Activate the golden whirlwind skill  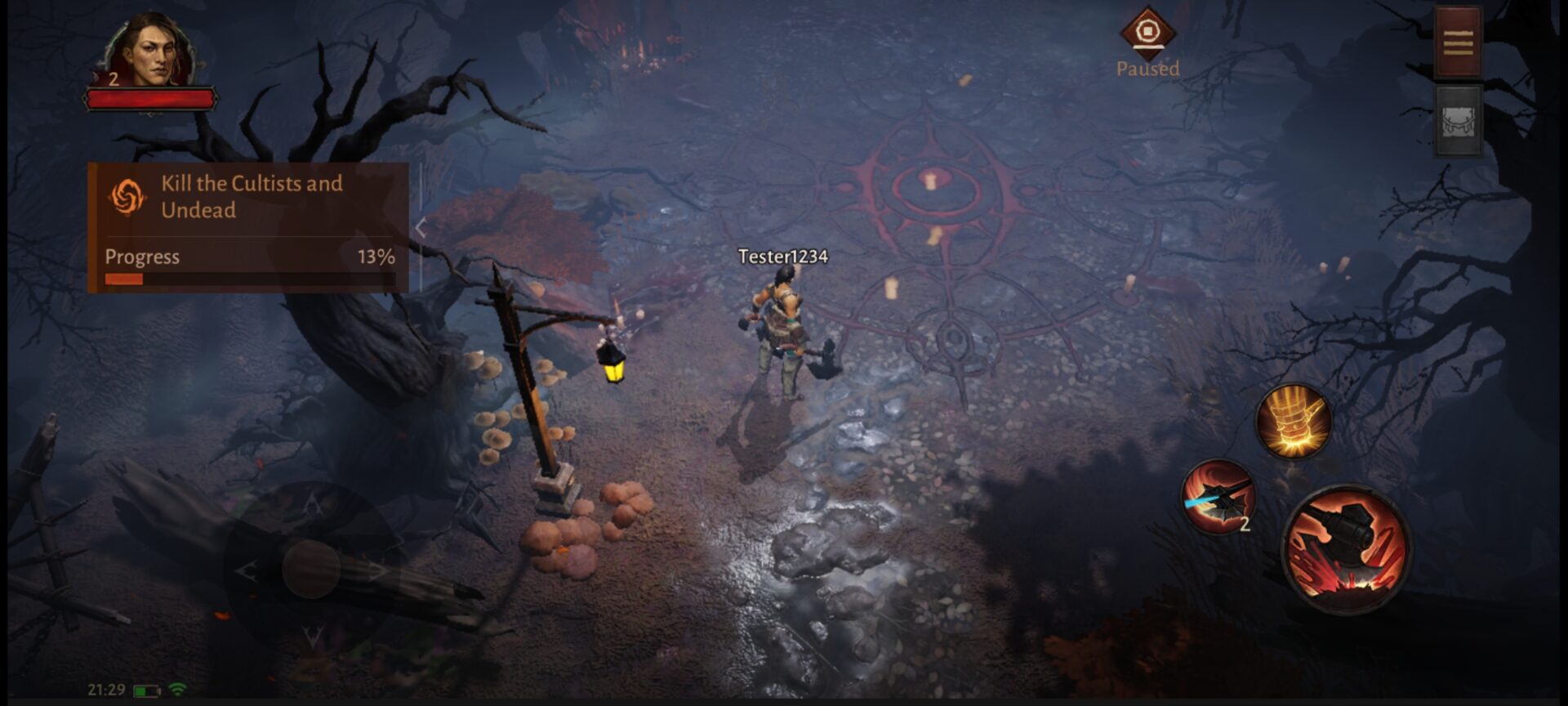pyautogui.click(x=1293, y=422)
